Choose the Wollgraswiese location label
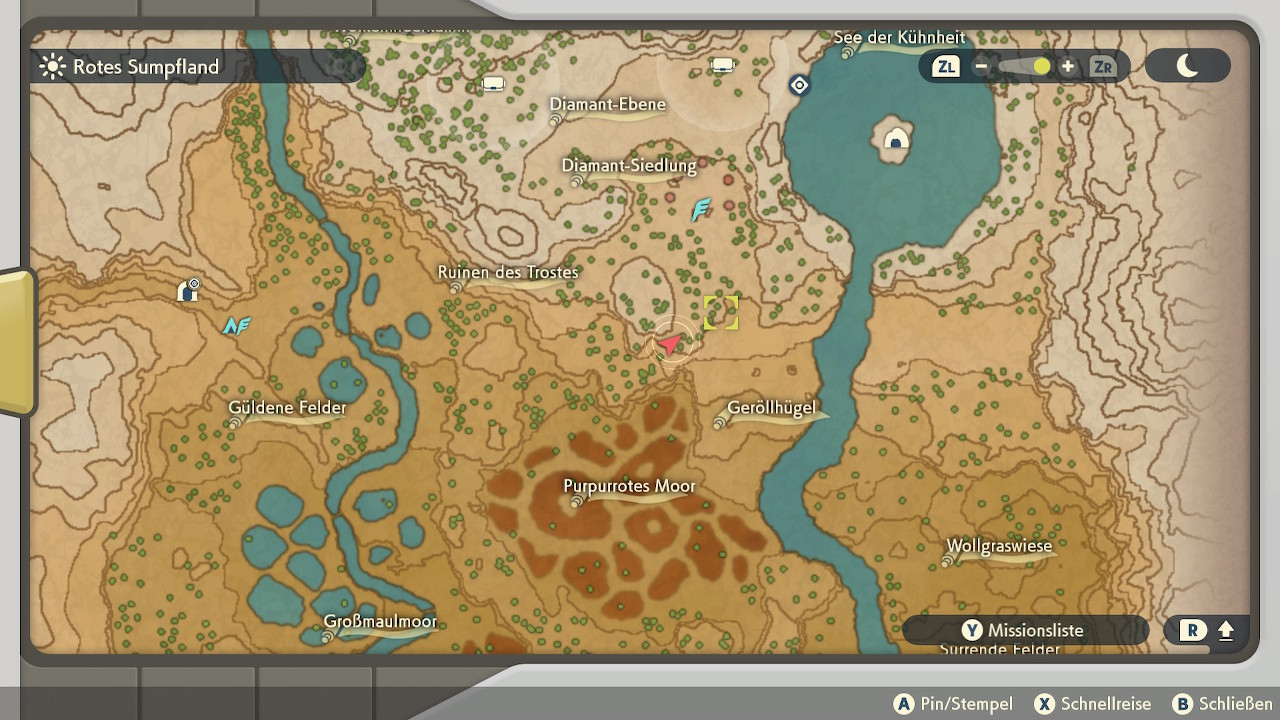 [999, 547]
